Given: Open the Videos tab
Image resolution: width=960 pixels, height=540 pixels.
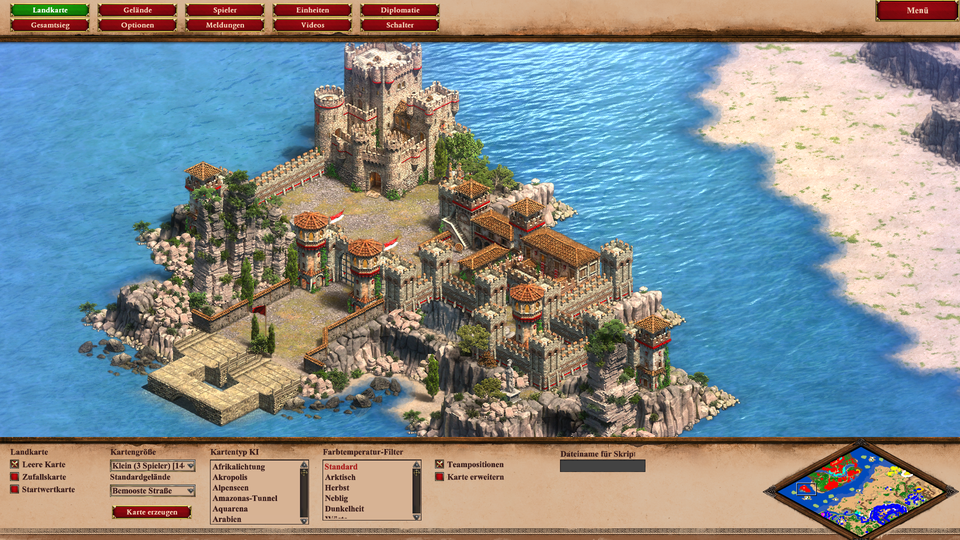Looking at the screenshot, I should click(x=312, y=24).
